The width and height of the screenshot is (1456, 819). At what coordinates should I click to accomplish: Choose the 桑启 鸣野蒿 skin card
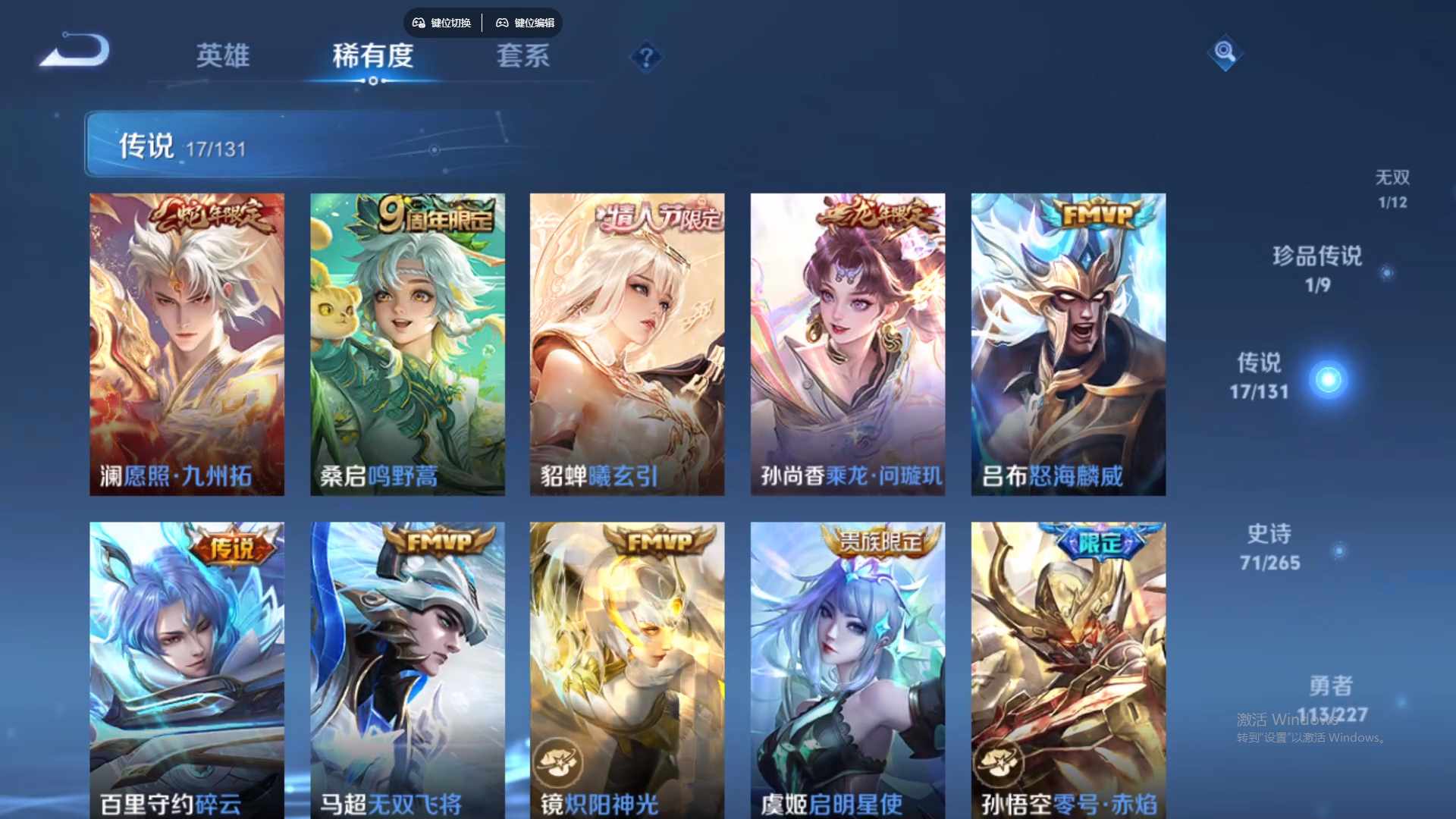[x=407, y=344]
